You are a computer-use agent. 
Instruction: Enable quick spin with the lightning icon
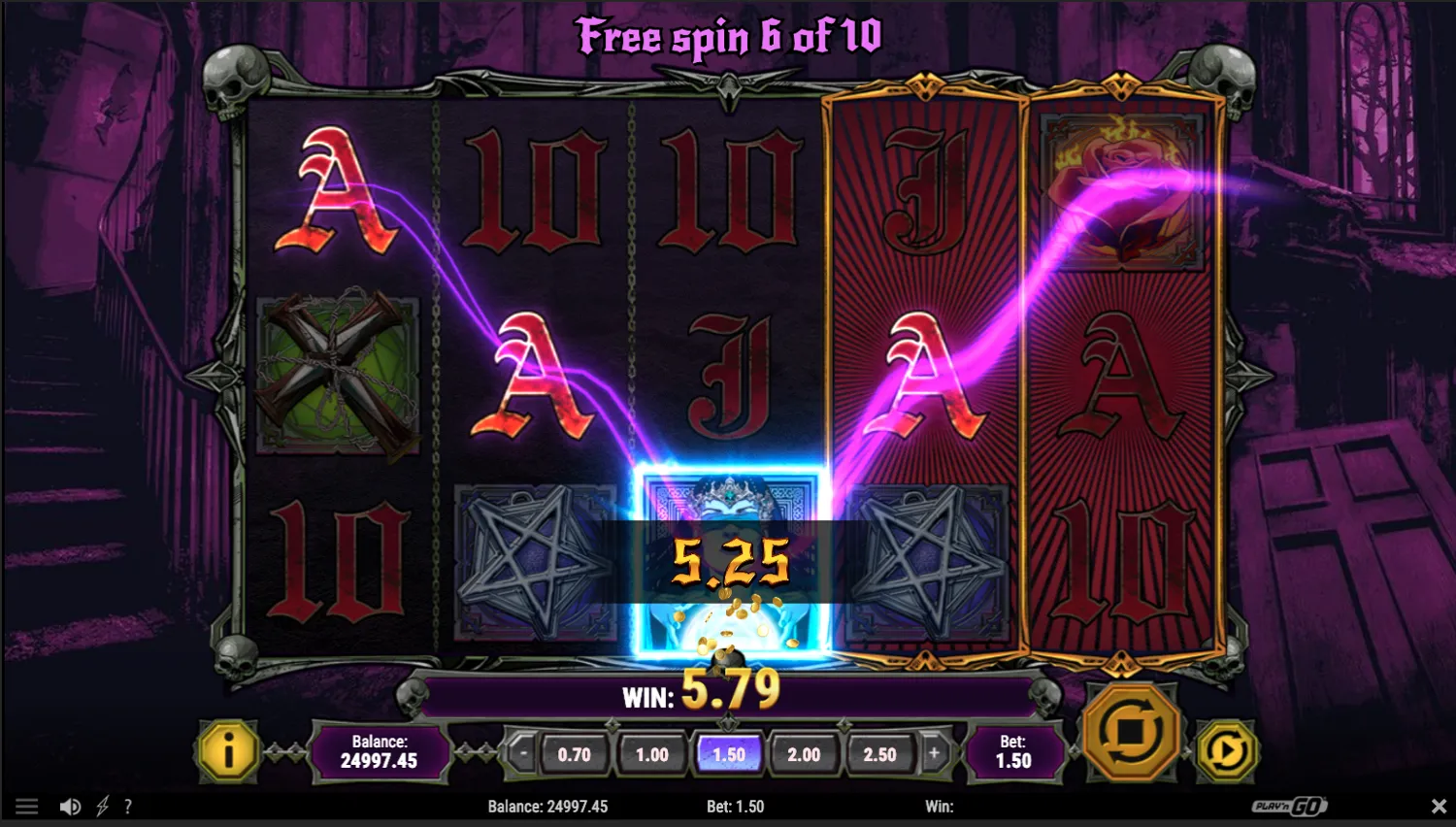(101, 806)
